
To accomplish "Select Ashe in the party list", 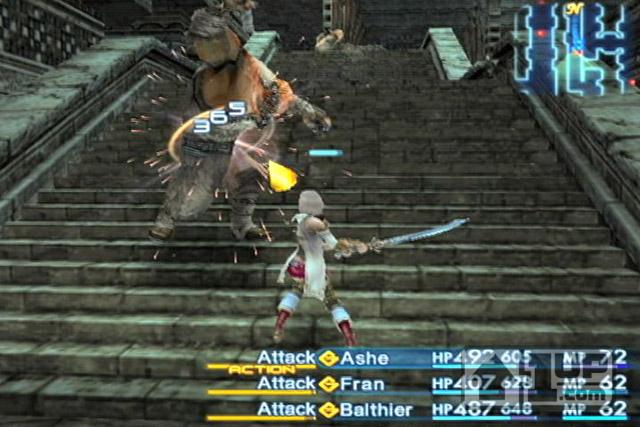I will pos(365,358).
